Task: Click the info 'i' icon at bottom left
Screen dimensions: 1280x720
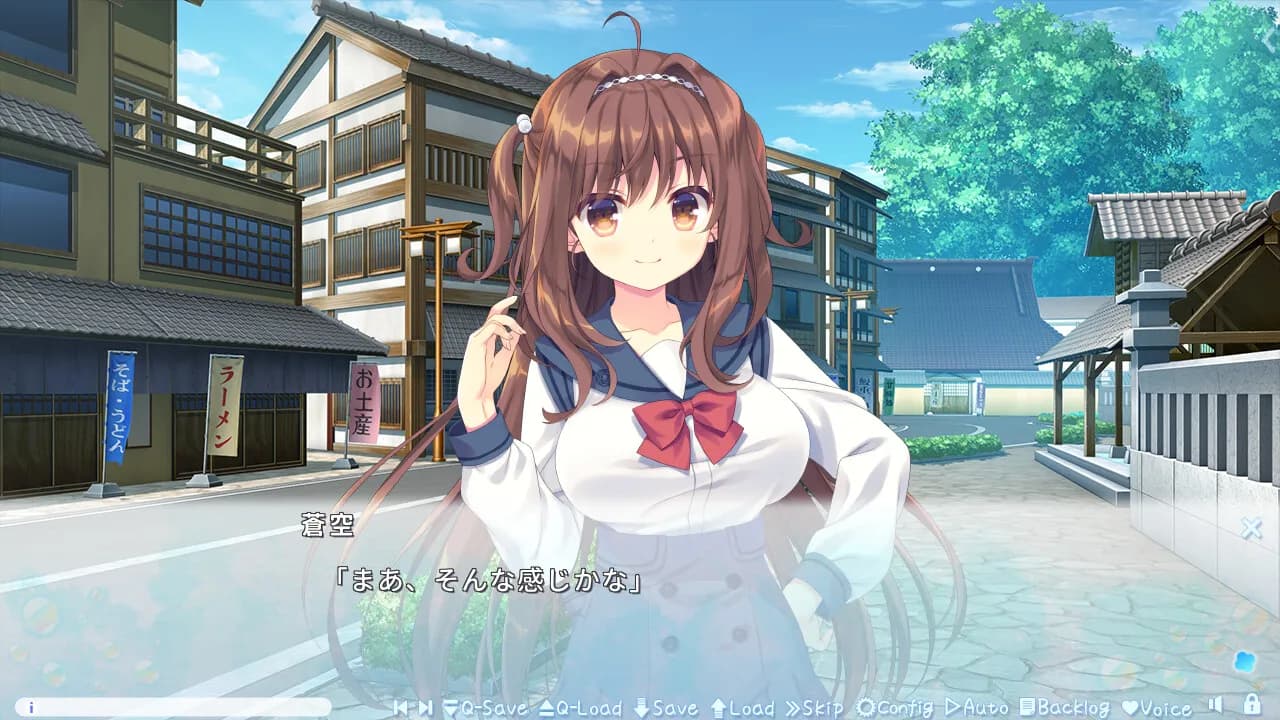Action: click(x=30, y=707)
